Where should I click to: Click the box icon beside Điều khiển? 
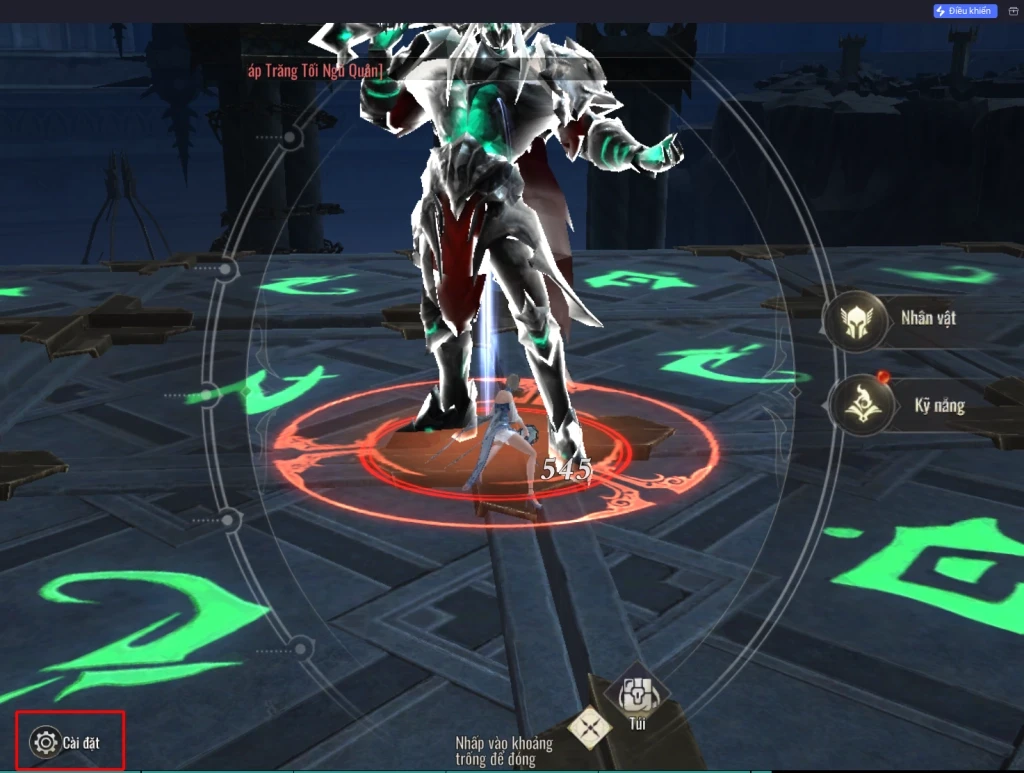(x=1012, y=11)
